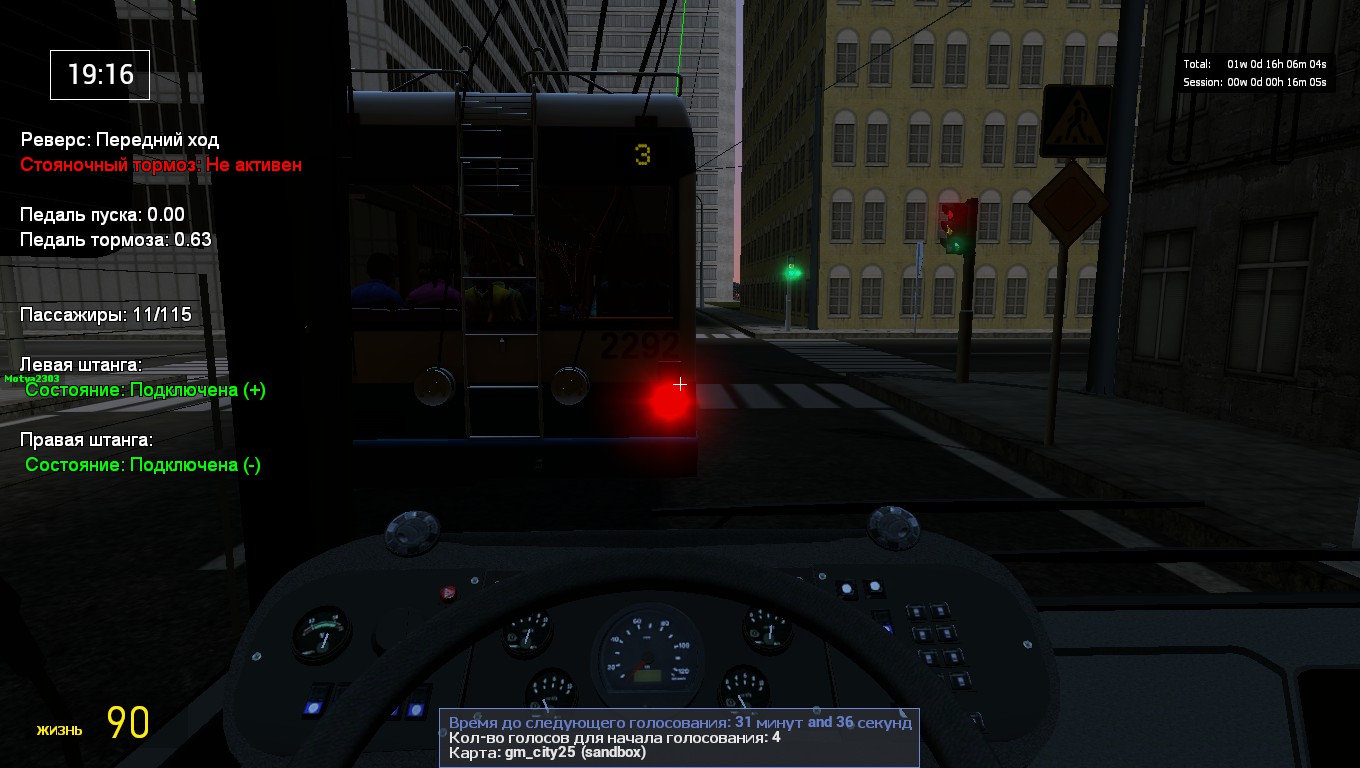Toggle the third illuminated rocker switch
The width and height of the screenshot is (1360, 768).
tap(418, 708)
